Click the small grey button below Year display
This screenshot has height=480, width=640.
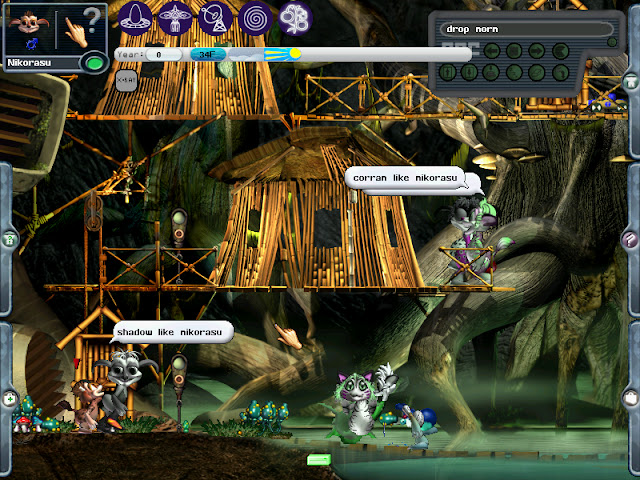point(125,79)
